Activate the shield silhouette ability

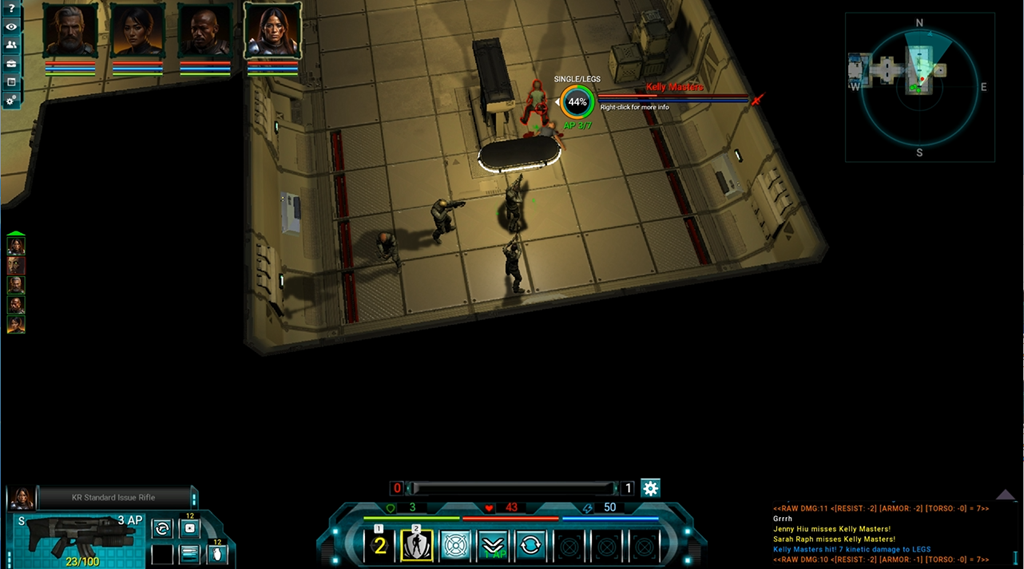click(x=417, y=545)
